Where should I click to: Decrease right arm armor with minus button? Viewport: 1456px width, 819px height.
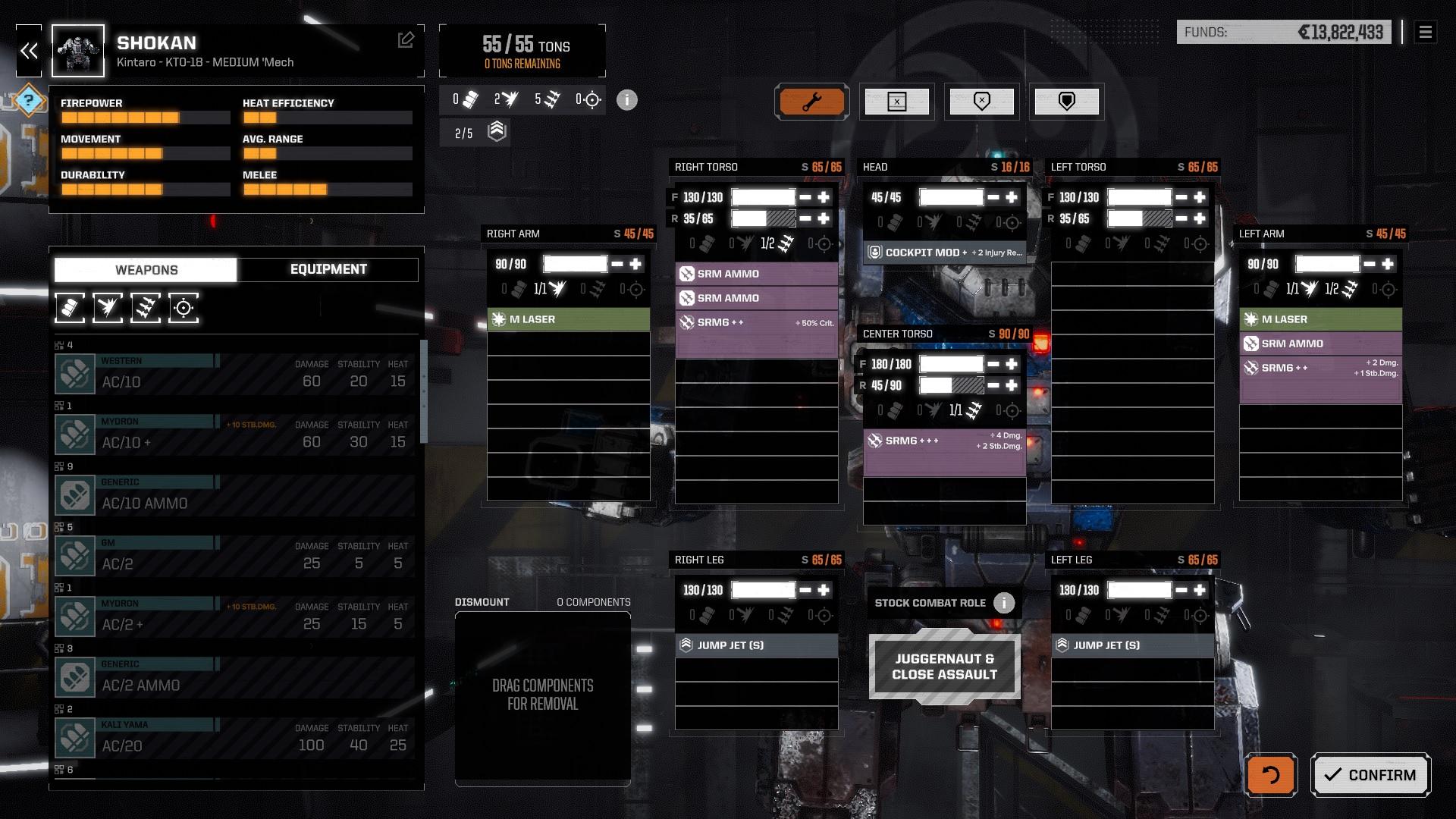617,264
